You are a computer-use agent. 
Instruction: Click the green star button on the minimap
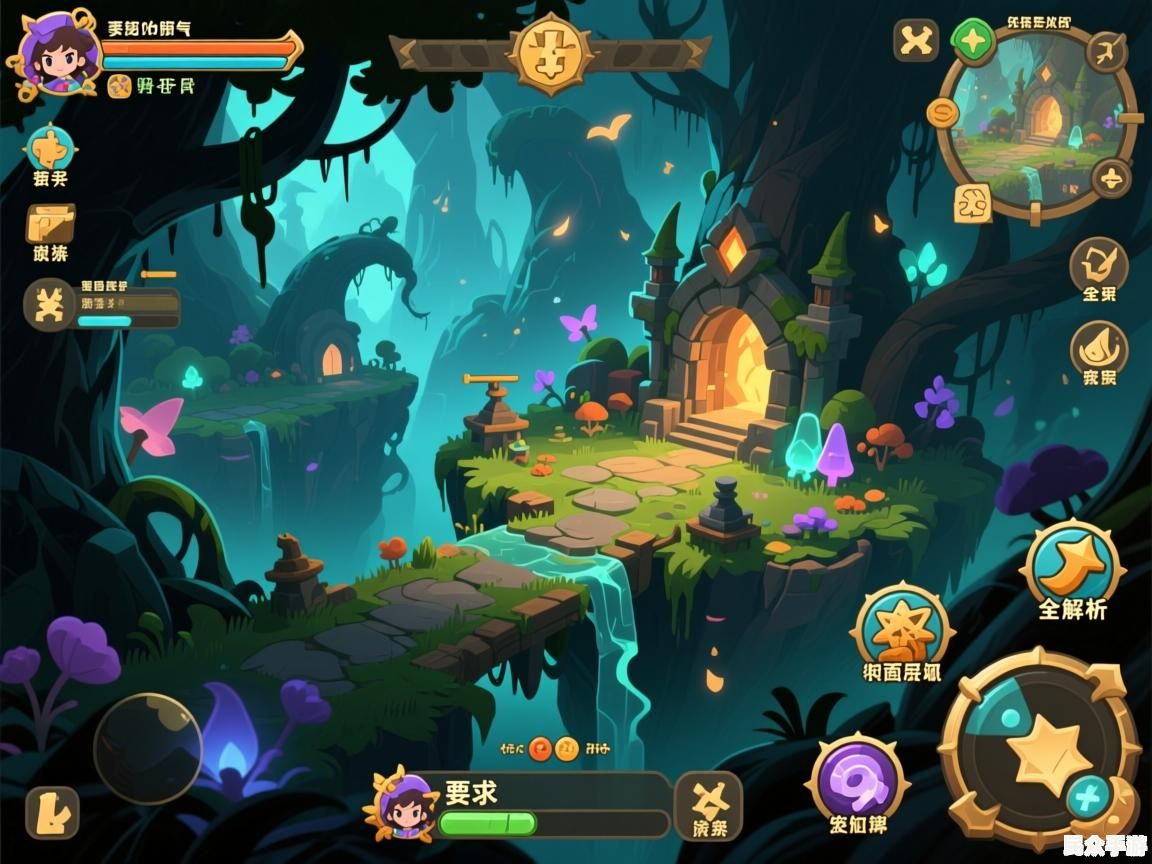[x=972, y=41]
